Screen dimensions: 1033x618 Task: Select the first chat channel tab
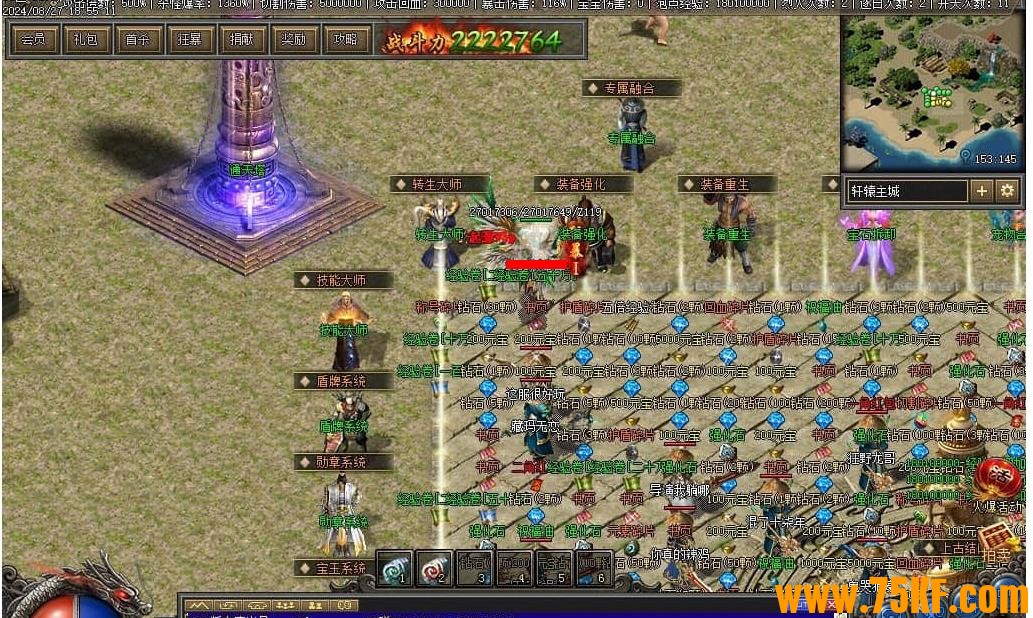(200, 606)
